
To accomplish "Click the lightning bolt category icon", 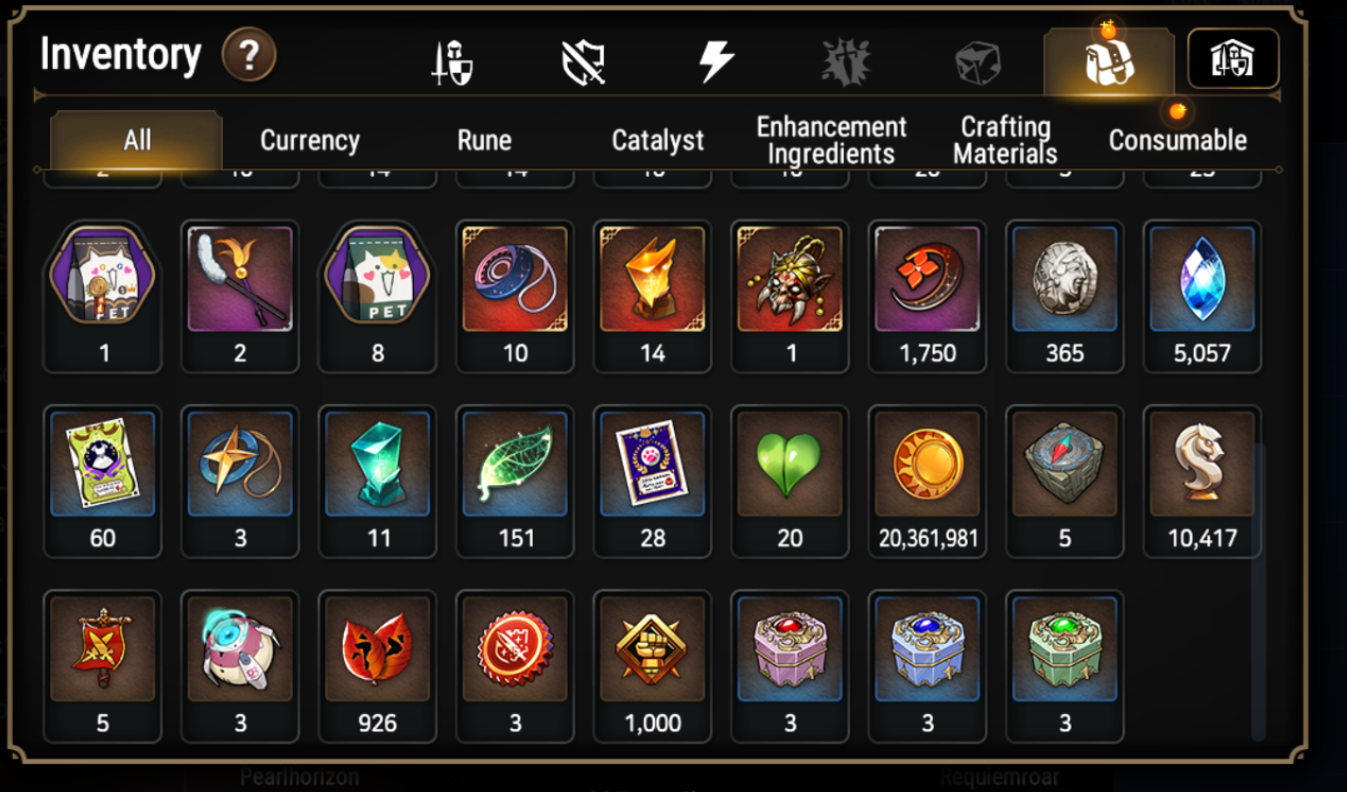I will [x=715, y=62].
